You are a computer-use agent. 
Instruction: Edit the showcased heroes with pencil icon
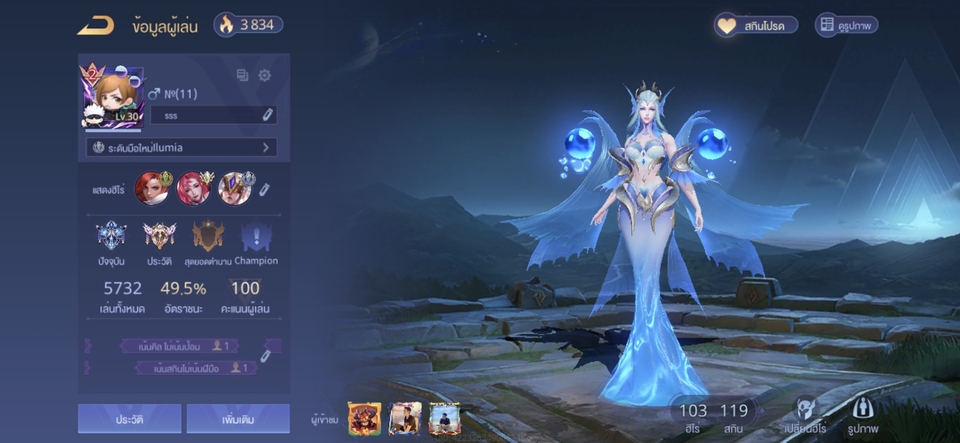265,189
